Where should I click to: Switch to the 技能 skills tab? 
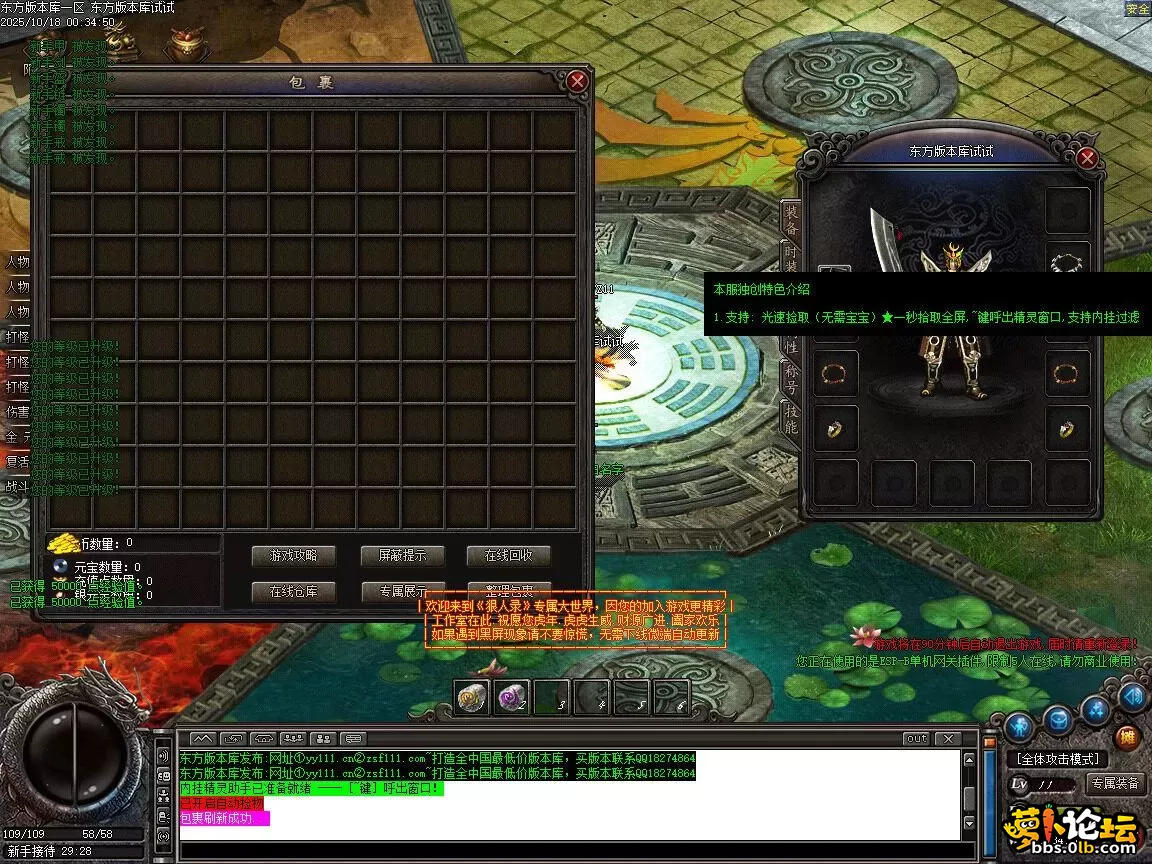[791, 418]
